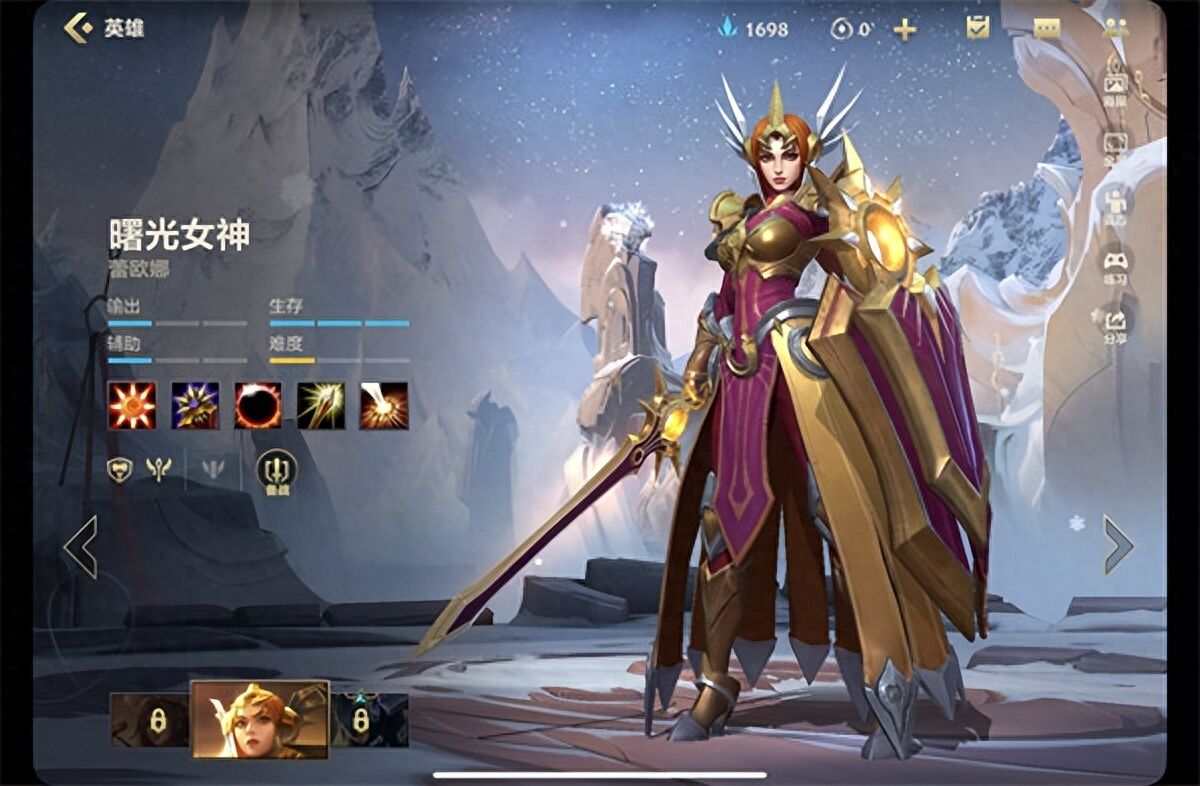This screenshot has height=786, width=1200.
Task: Open the circled trident build button
Action: pyautogui.click(x=276, y=469)
